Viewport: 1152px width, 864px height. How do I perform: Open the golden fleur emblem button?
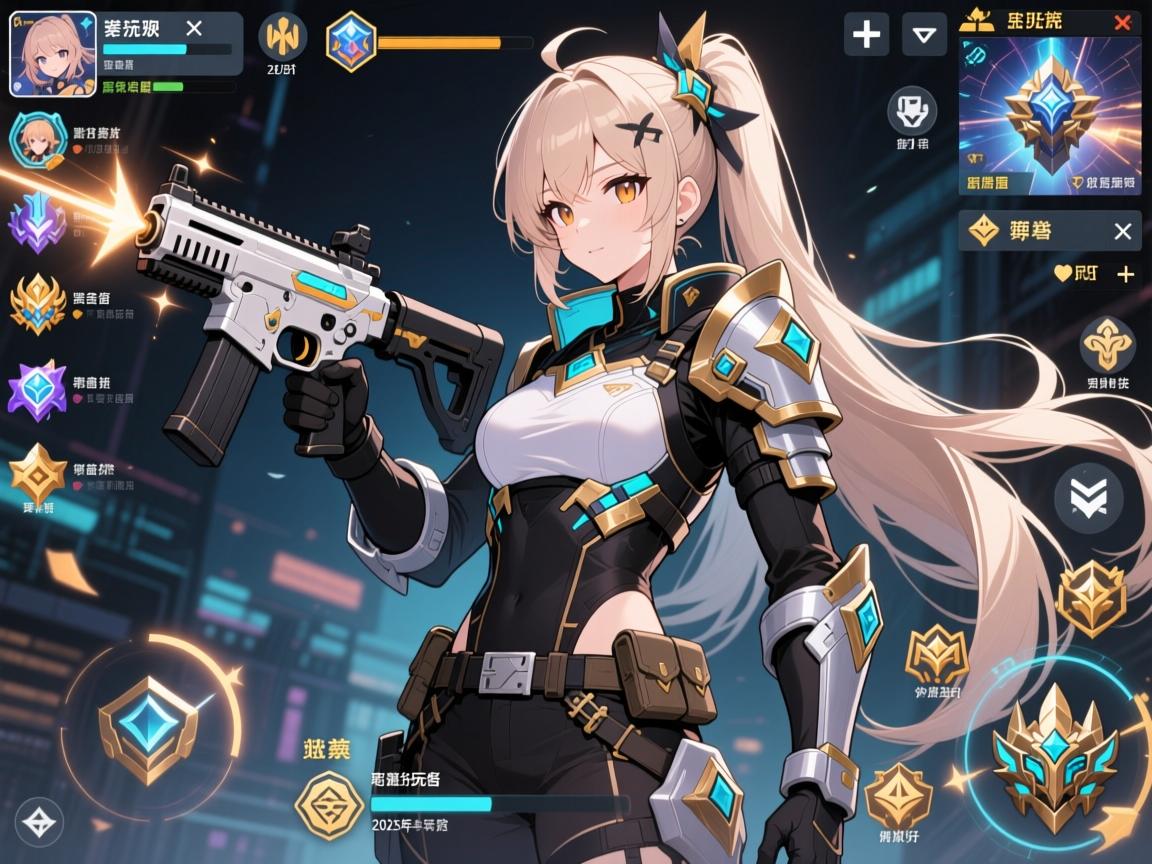click(1107, 345)
